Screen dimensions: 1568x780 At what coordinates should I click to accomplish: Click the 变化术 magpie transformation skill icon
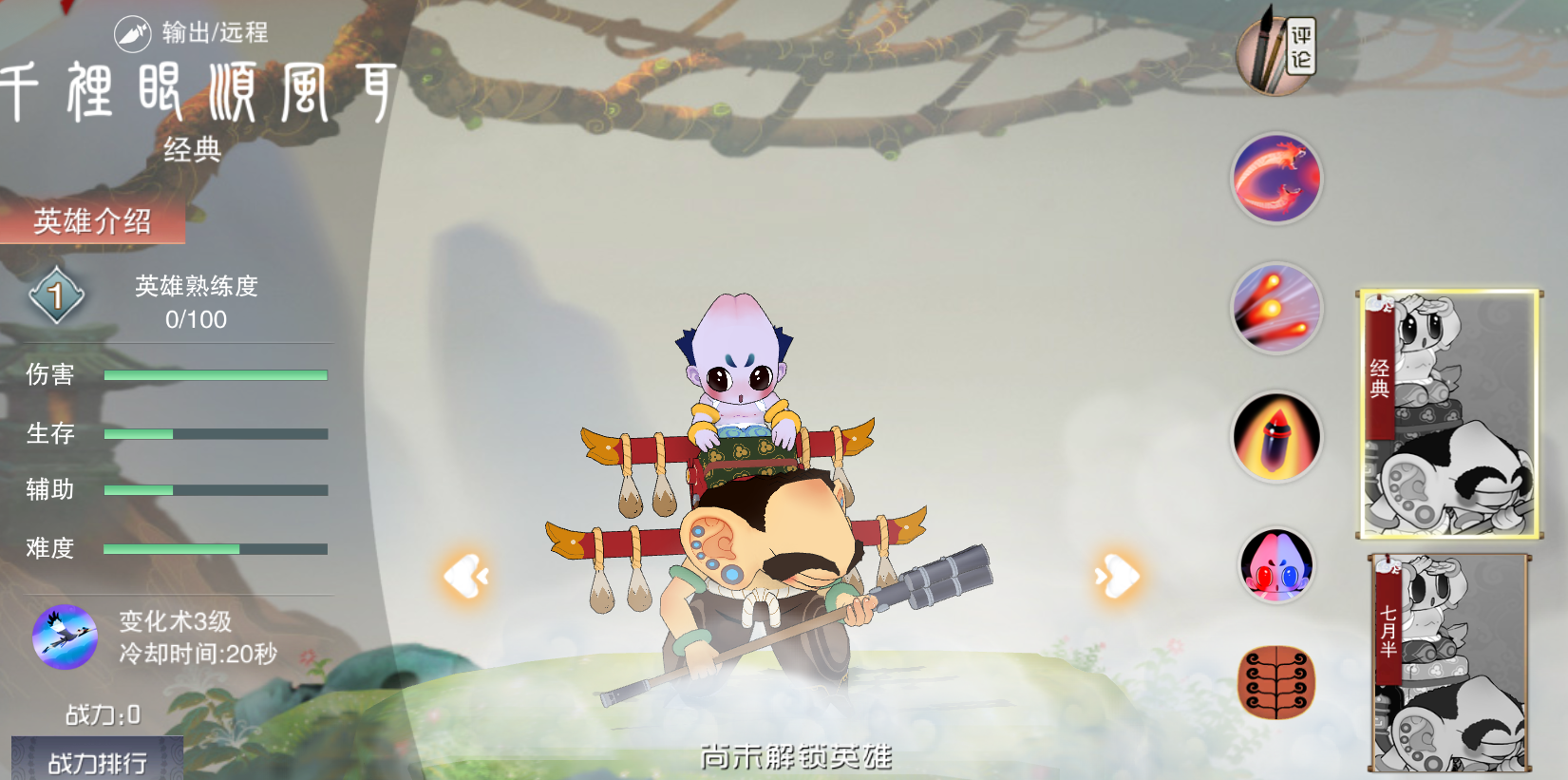pyautogui.click(x=63, y=638)
